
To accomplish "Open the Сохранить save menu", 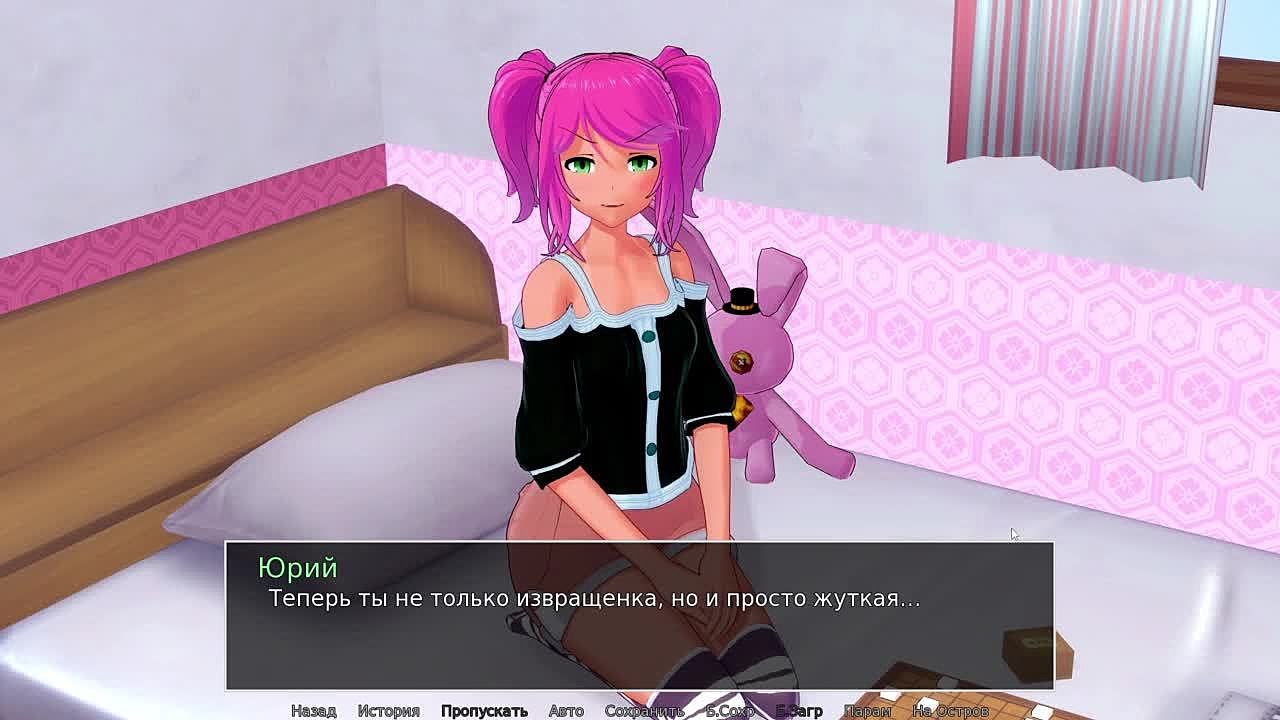I will [x=644, y=710].
